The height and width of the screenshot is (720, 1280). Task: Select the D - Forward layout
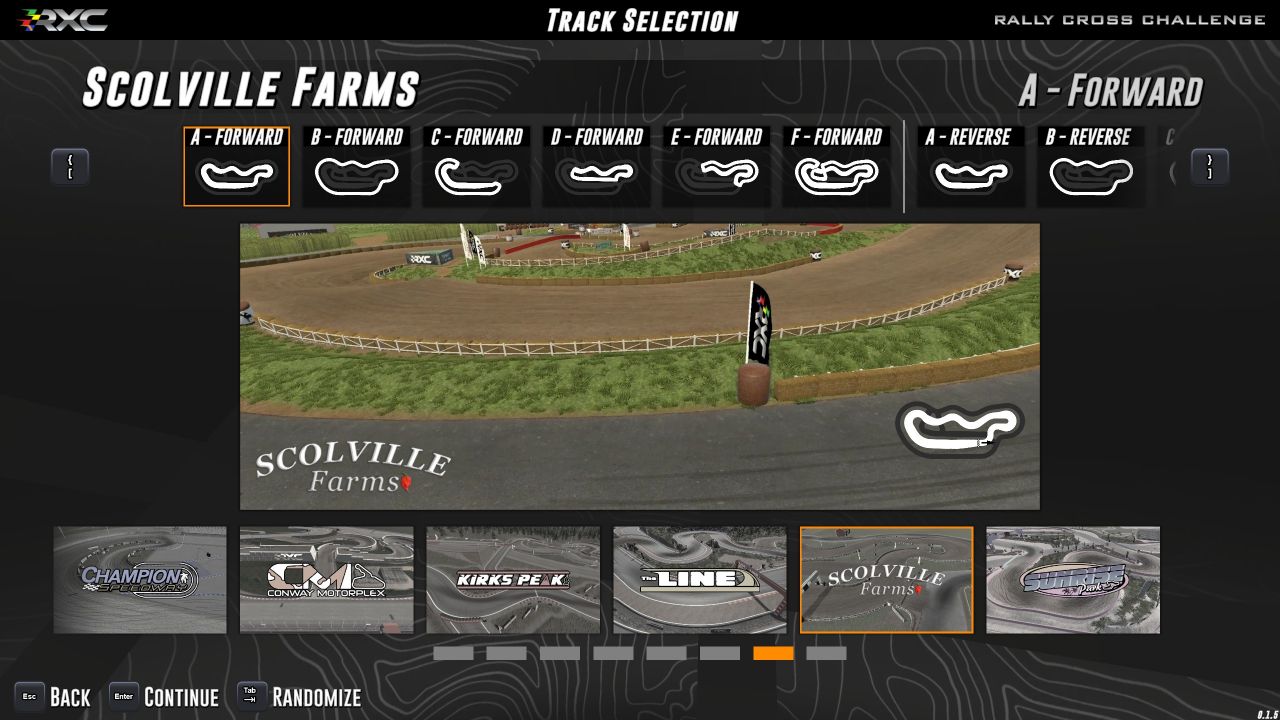click(x=597, y=167)
